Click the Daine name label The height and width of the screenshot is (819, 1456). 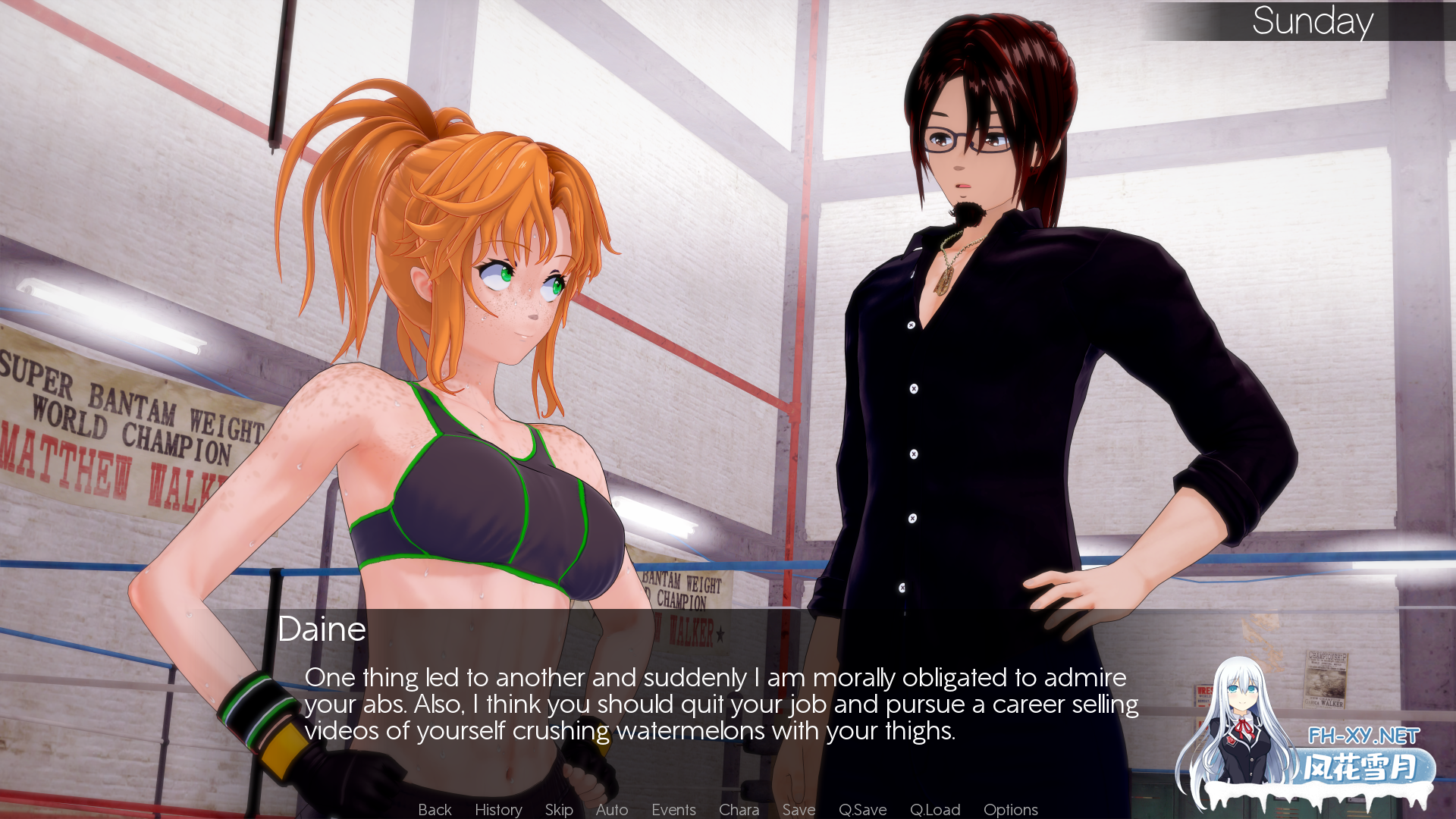[x=322, y=629]
